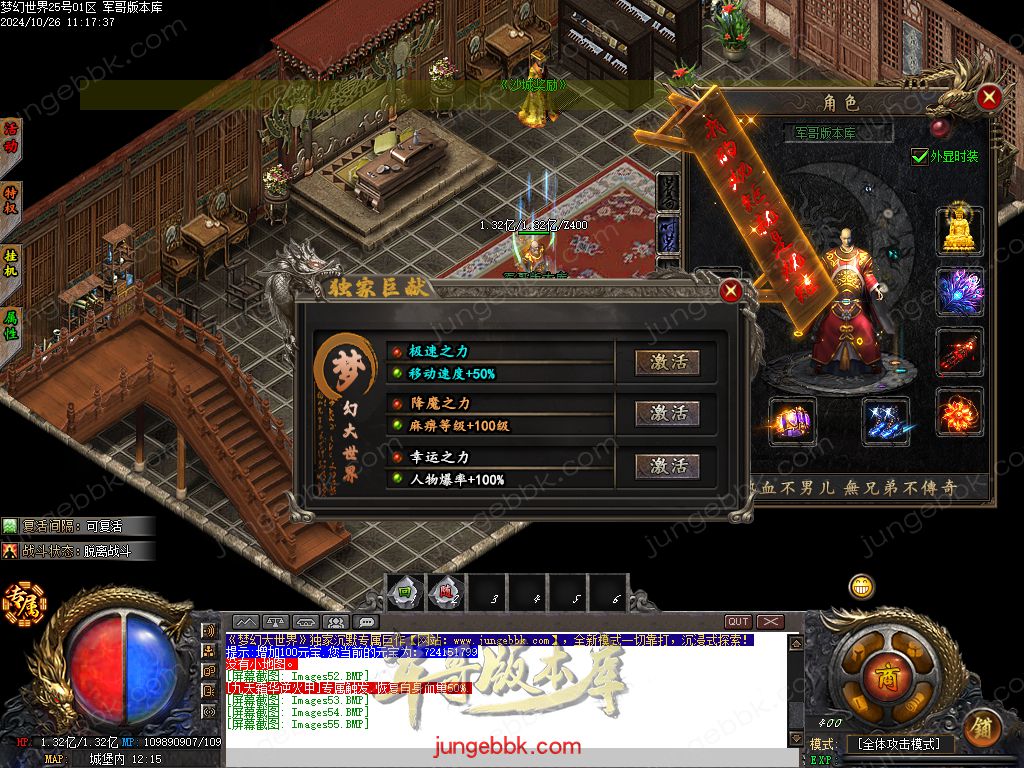Image resolution: width=1024 pixels, height=768 pixels.
Task: Toggle the 外显时装 fashion display checkbox
Action: [920, 156]
